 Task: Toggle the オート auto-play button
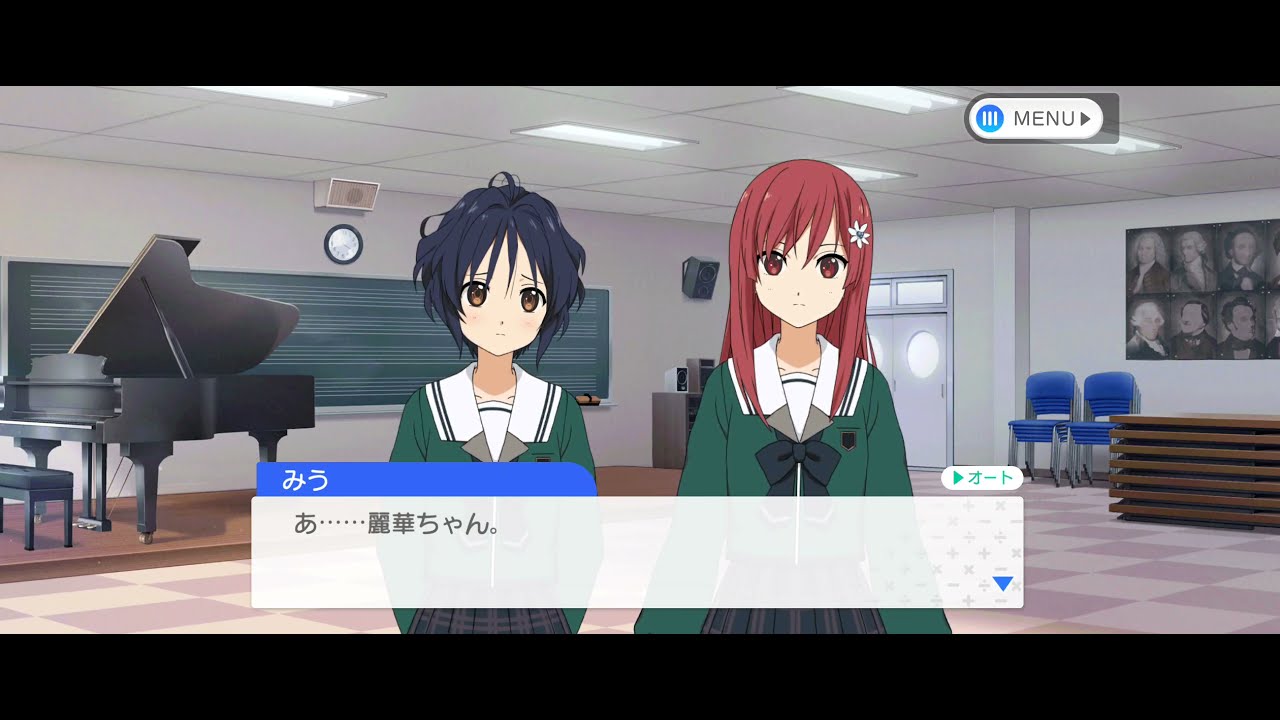click(x=981, y=478)
